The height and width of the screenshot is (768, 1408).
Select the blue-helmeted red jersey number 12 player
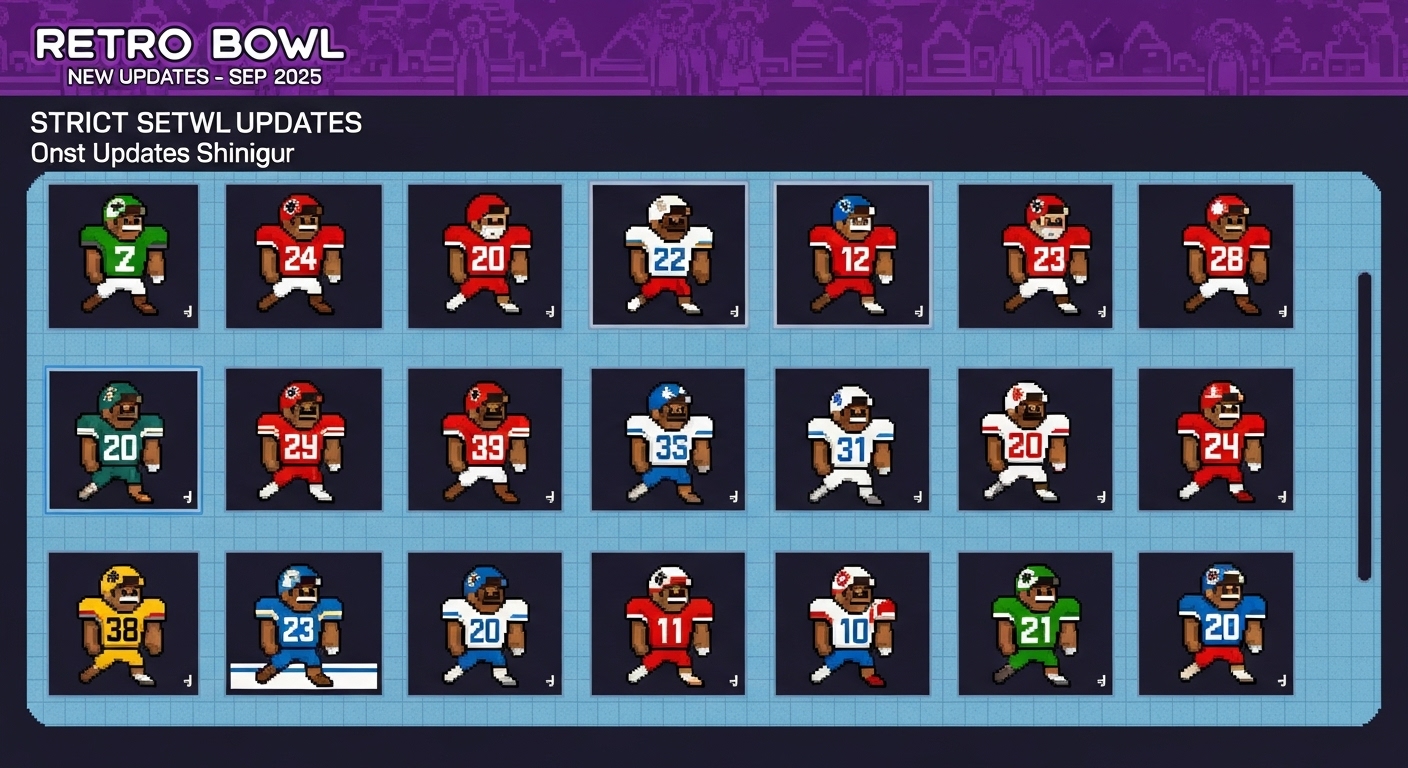852,256
